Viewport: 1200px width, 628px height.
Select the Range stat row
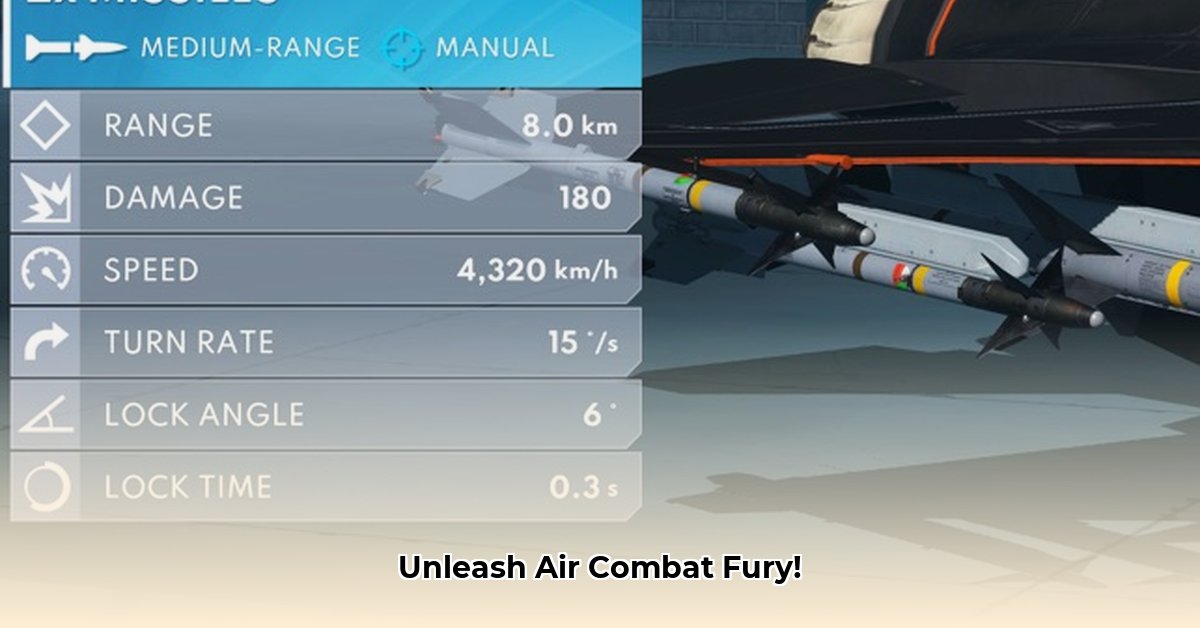325,126
